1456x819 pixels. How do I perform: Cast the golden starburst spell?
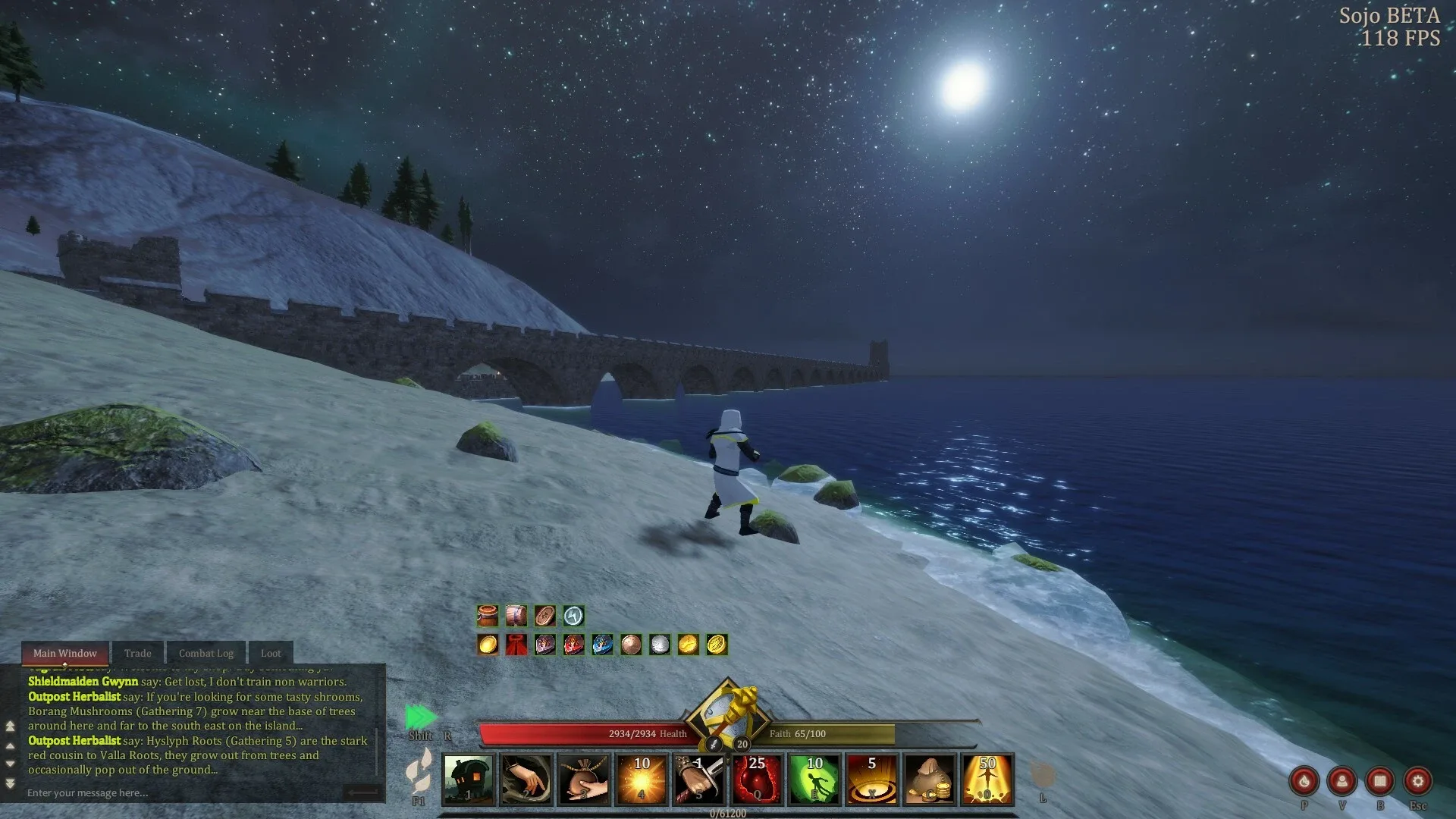[642, 779]
